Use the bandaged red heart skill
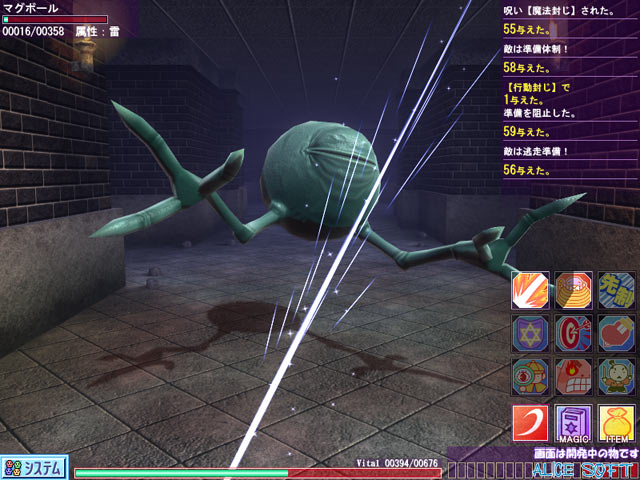The image size is (640, 480). point(617,333)
